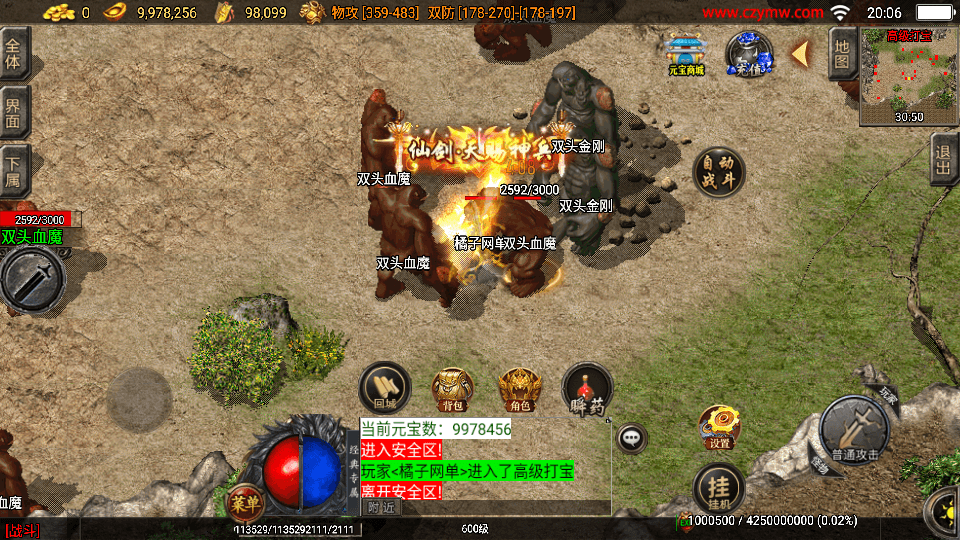Click the 高级打宝 minimap

tap(908, 76)
